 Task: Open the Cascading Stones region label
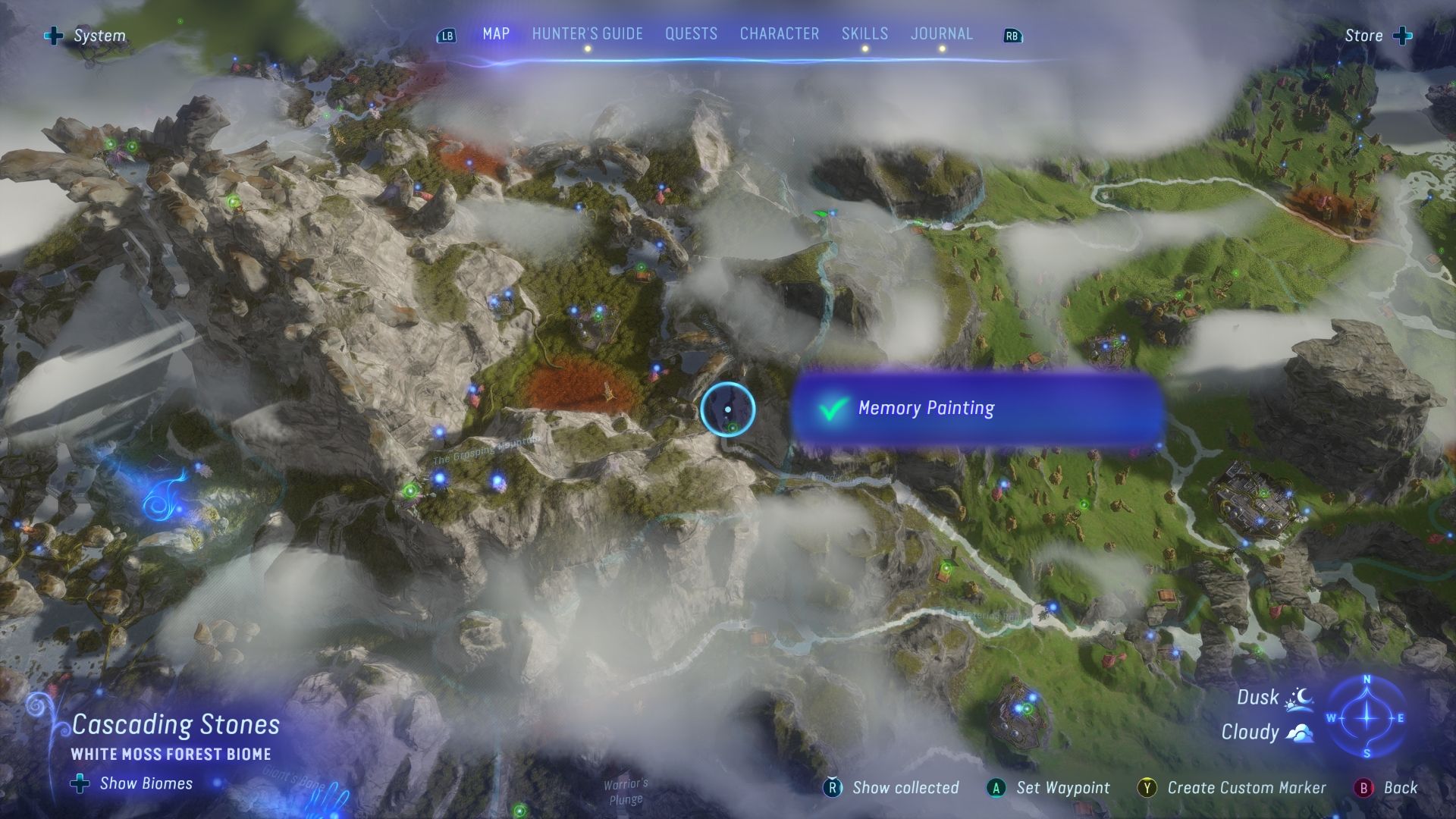174,724
